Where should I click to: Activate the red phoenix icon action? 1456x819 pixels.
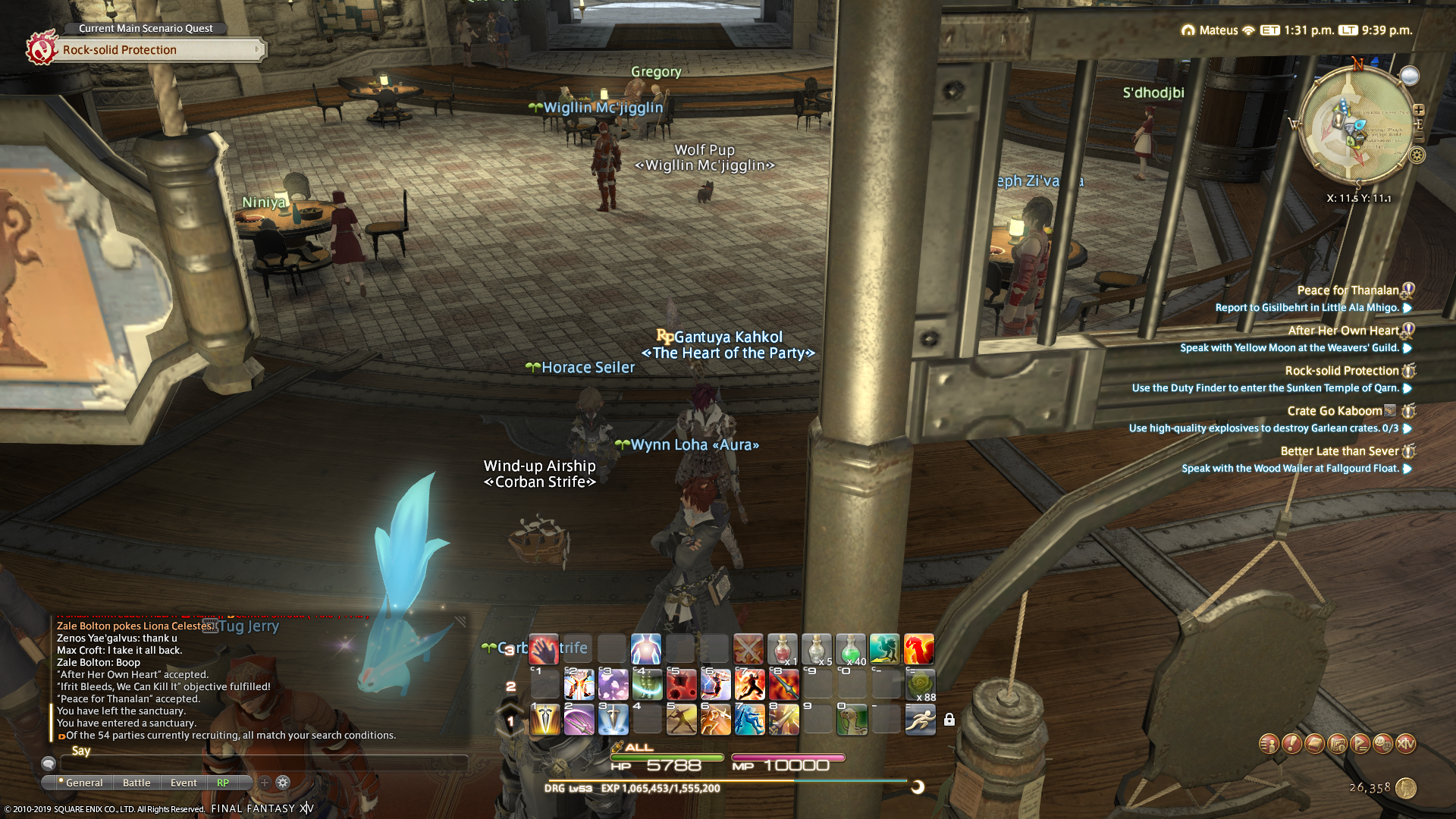pos(918,650)
